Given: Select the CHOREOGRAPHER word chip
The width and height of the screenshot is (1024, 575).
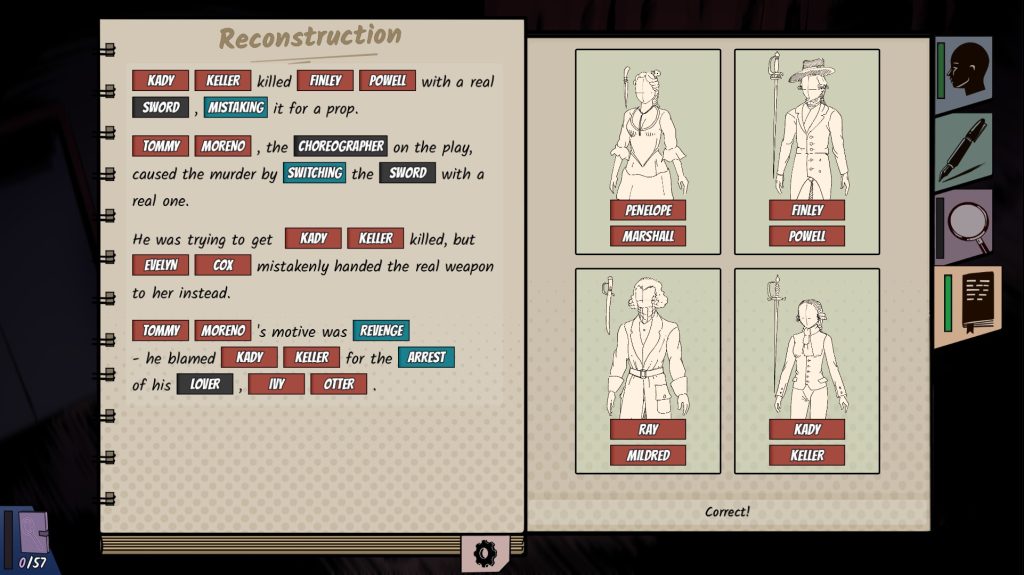Looking at the screenshot, I should coord(341,146).
